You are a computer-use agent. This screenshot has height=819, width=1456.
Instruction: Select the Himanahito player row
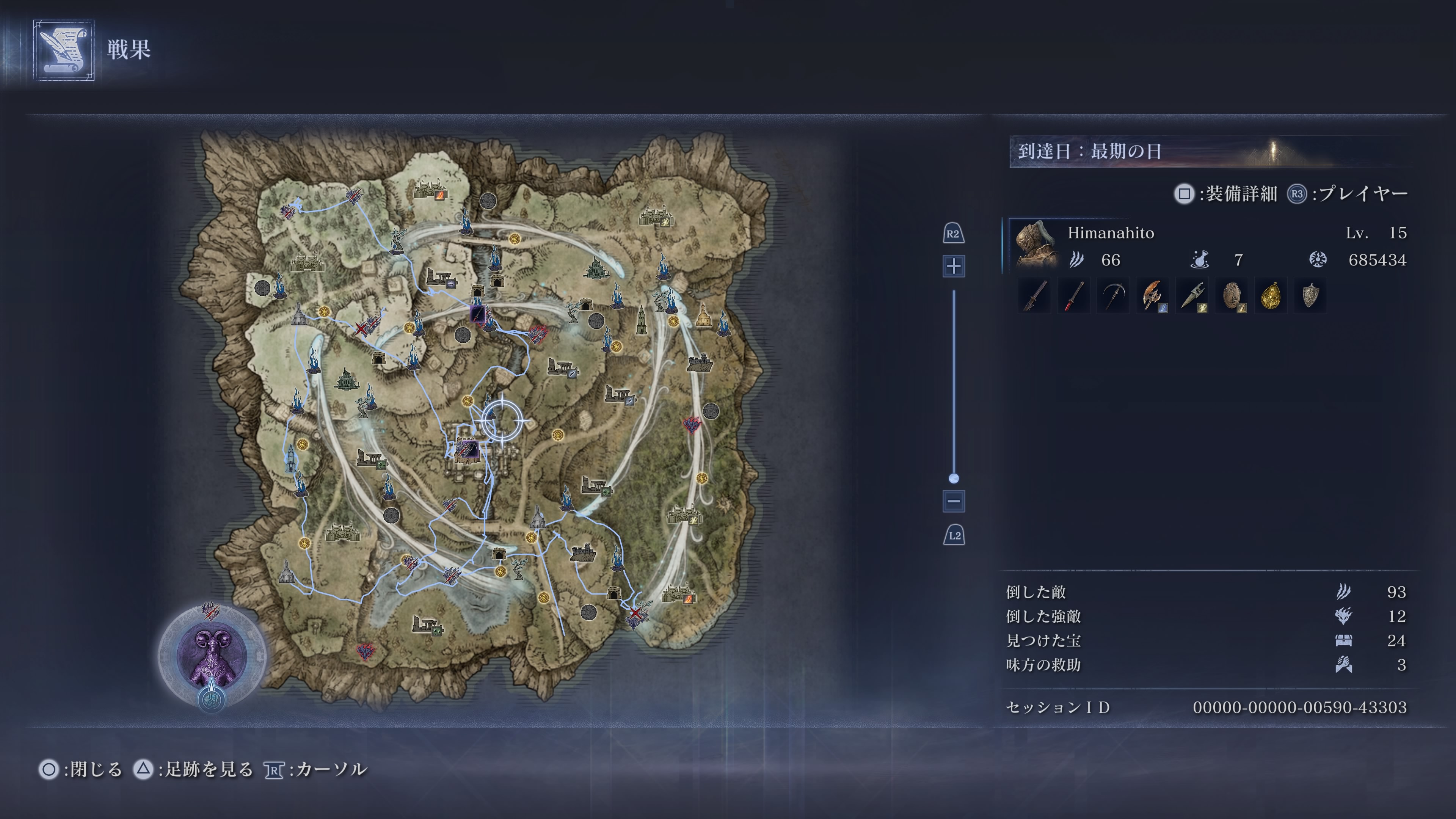1210,246
